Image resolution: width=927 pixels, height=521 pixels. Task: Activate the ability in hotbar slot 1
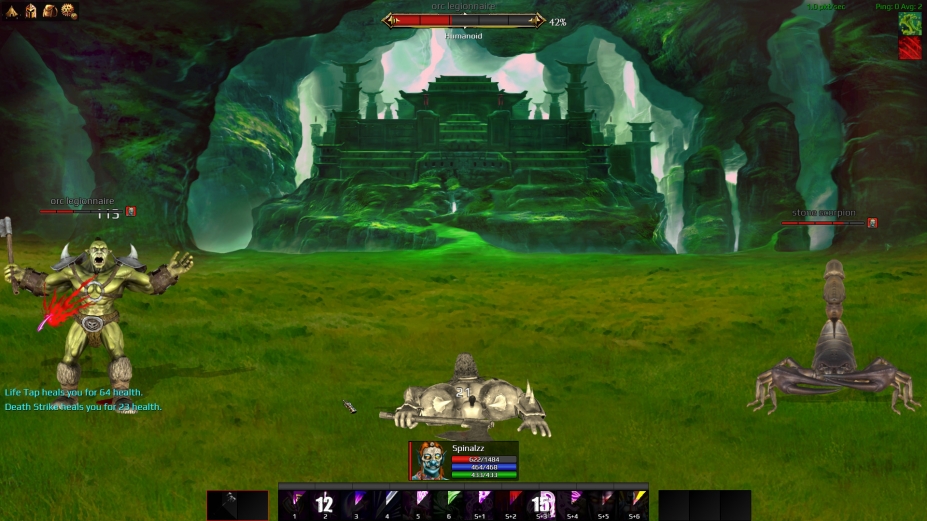click(294, 503)
